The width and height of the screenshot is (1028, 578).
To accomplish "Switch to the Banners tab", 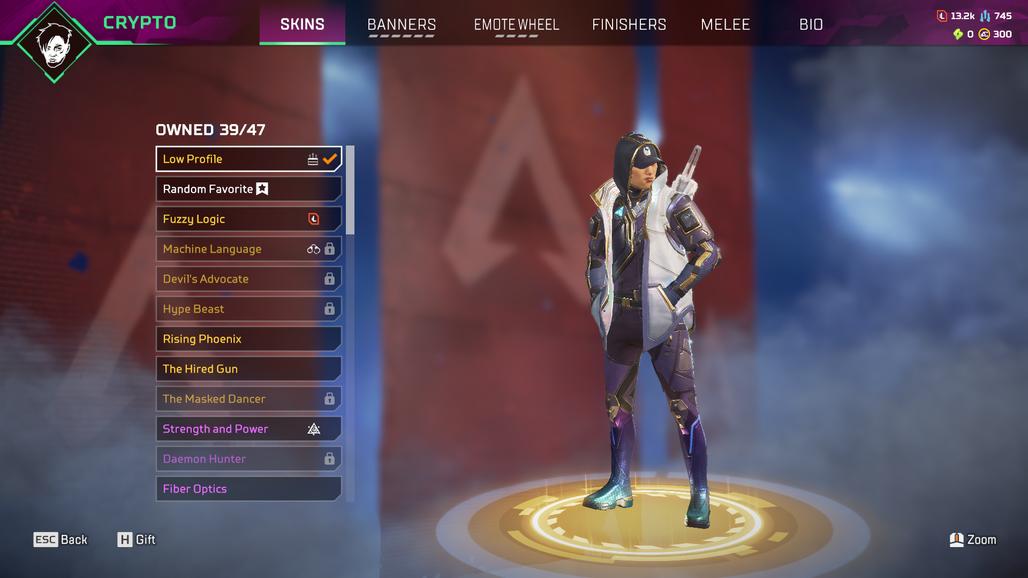I will pyautogui.click(x=401, y=24).
